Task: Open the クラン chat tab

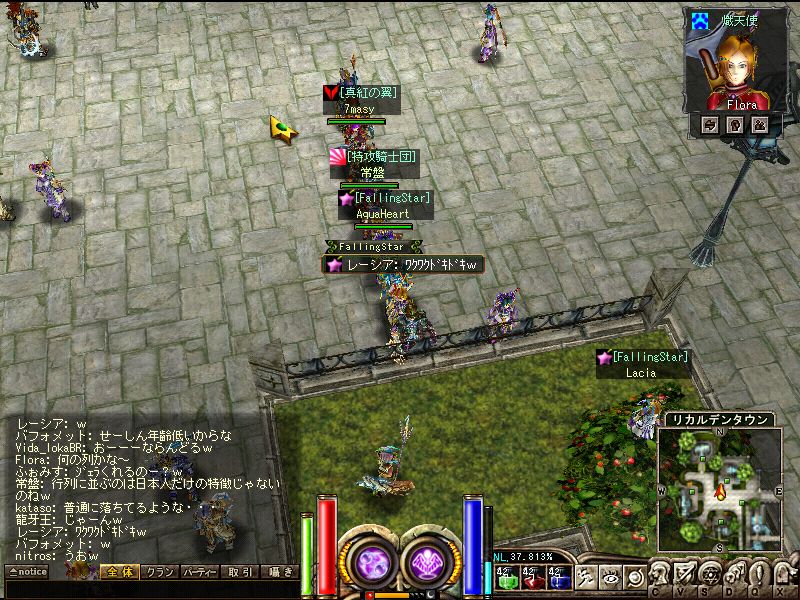Action: [x=160, y=573]
